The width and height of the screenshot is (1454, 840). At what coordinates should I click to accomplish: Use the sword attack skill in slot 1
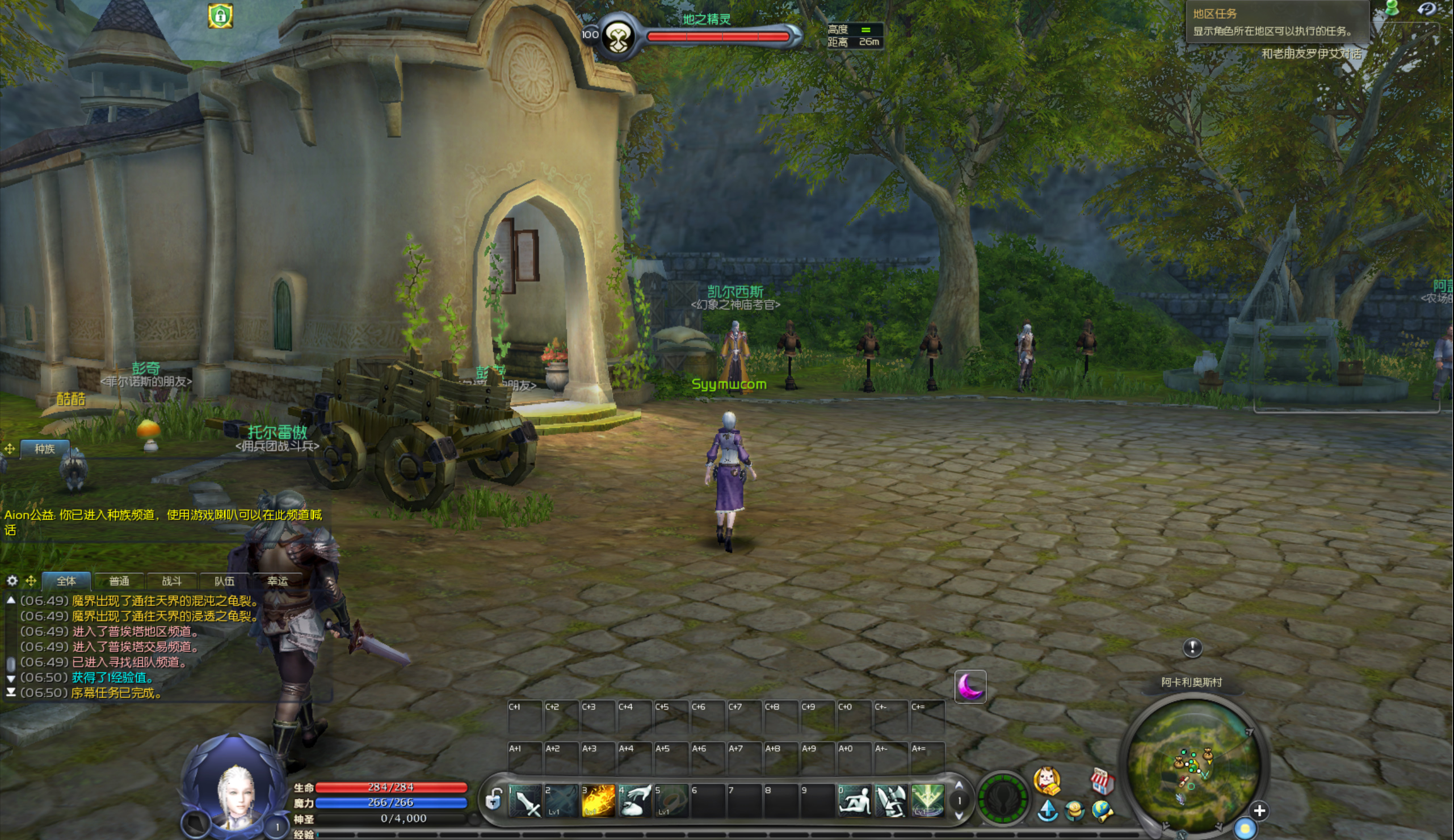(x=526, y=801)
